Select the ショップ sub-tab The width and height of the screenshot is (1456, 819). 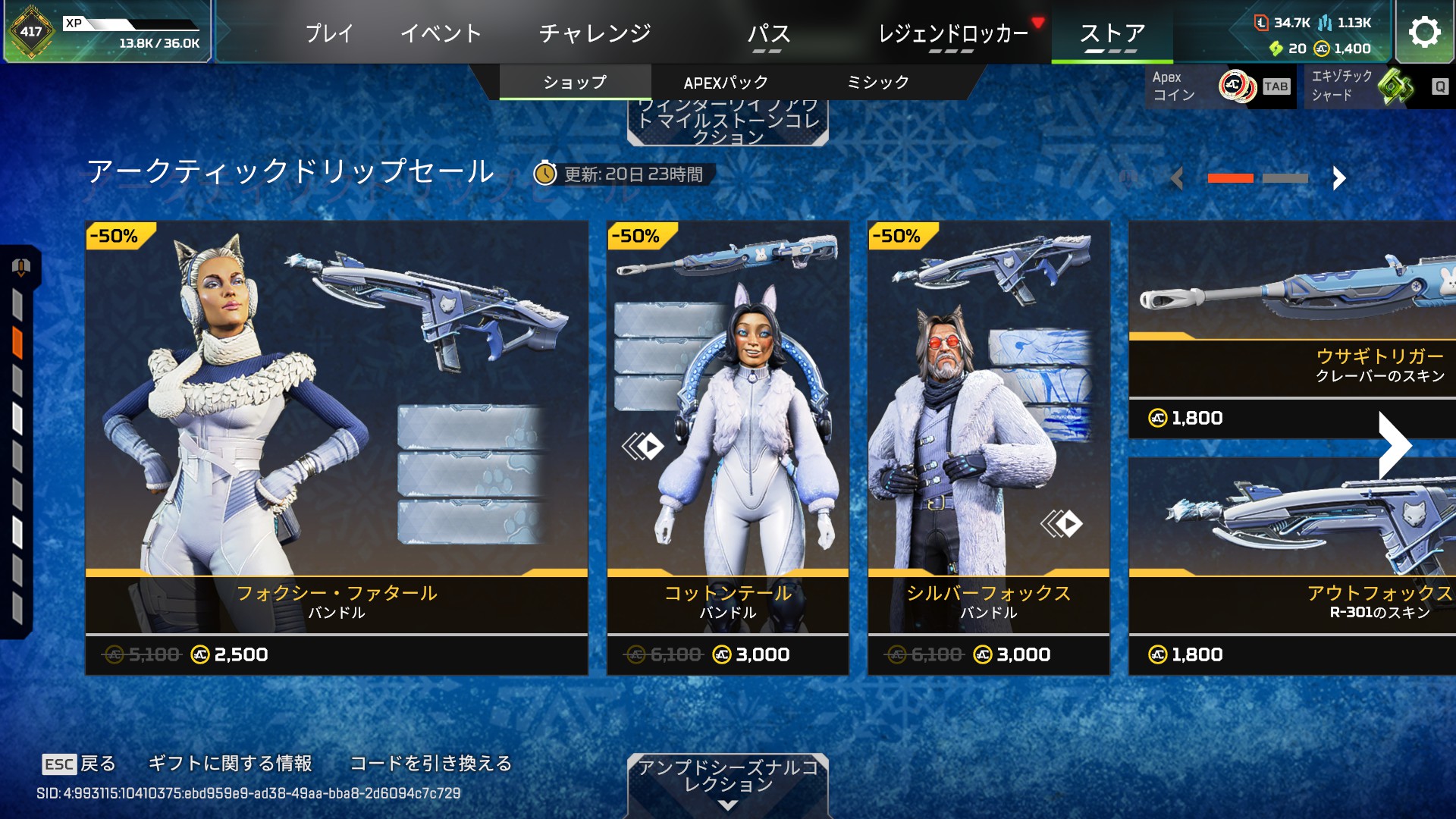click(x=575, y=83)
